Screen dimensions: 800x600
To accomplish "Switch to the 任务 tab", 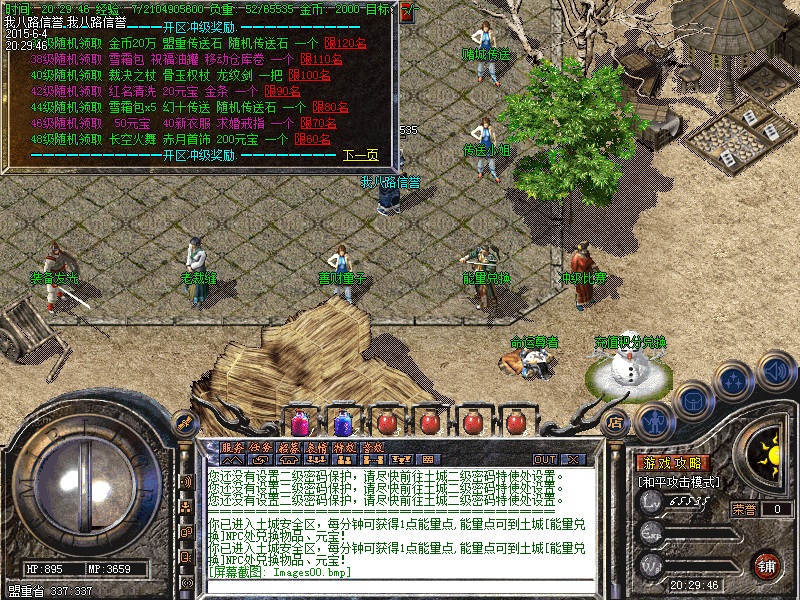I will pos(261,448).
